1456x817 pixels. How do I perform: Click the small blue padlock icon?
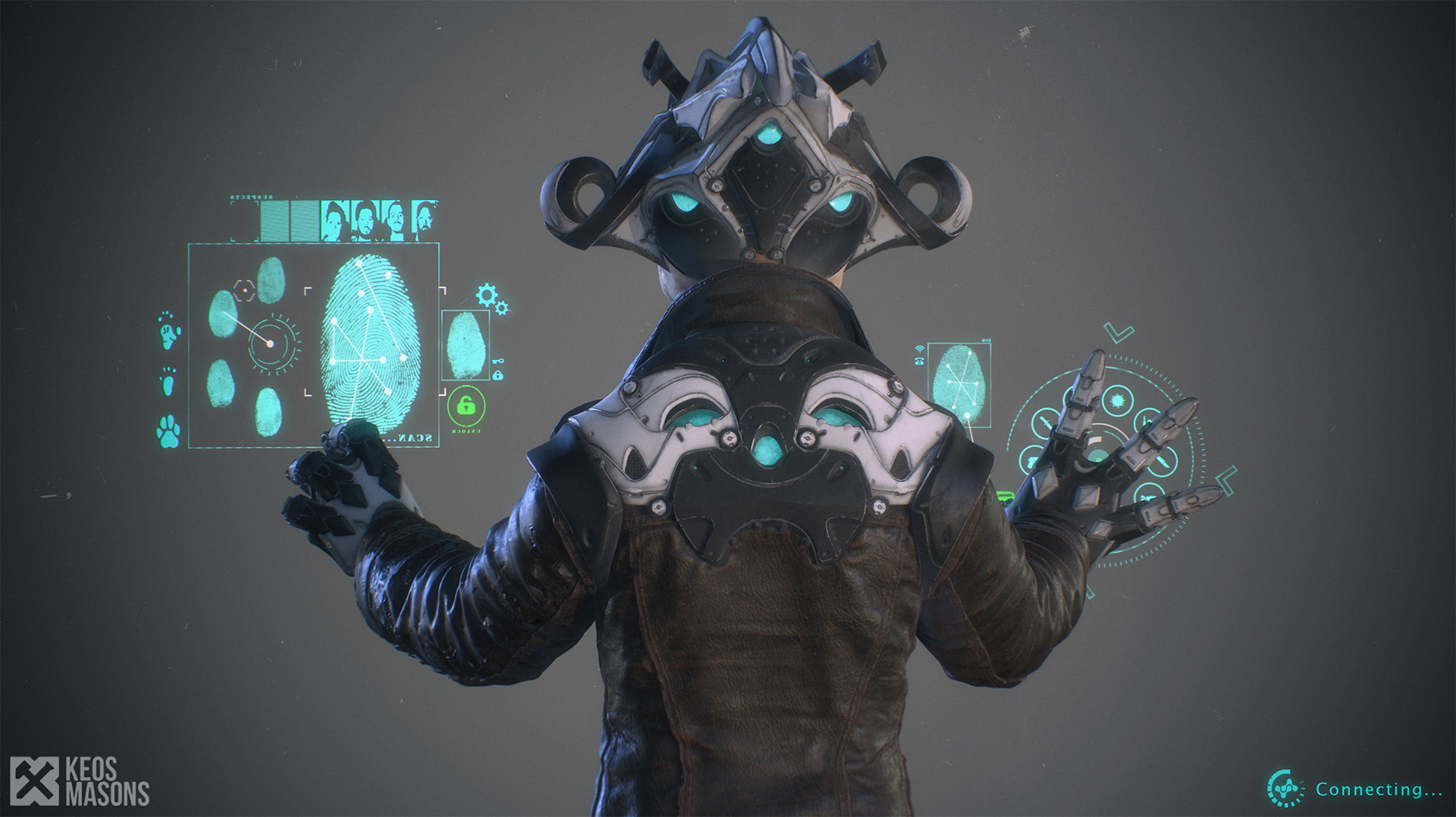tap(498, 375)
